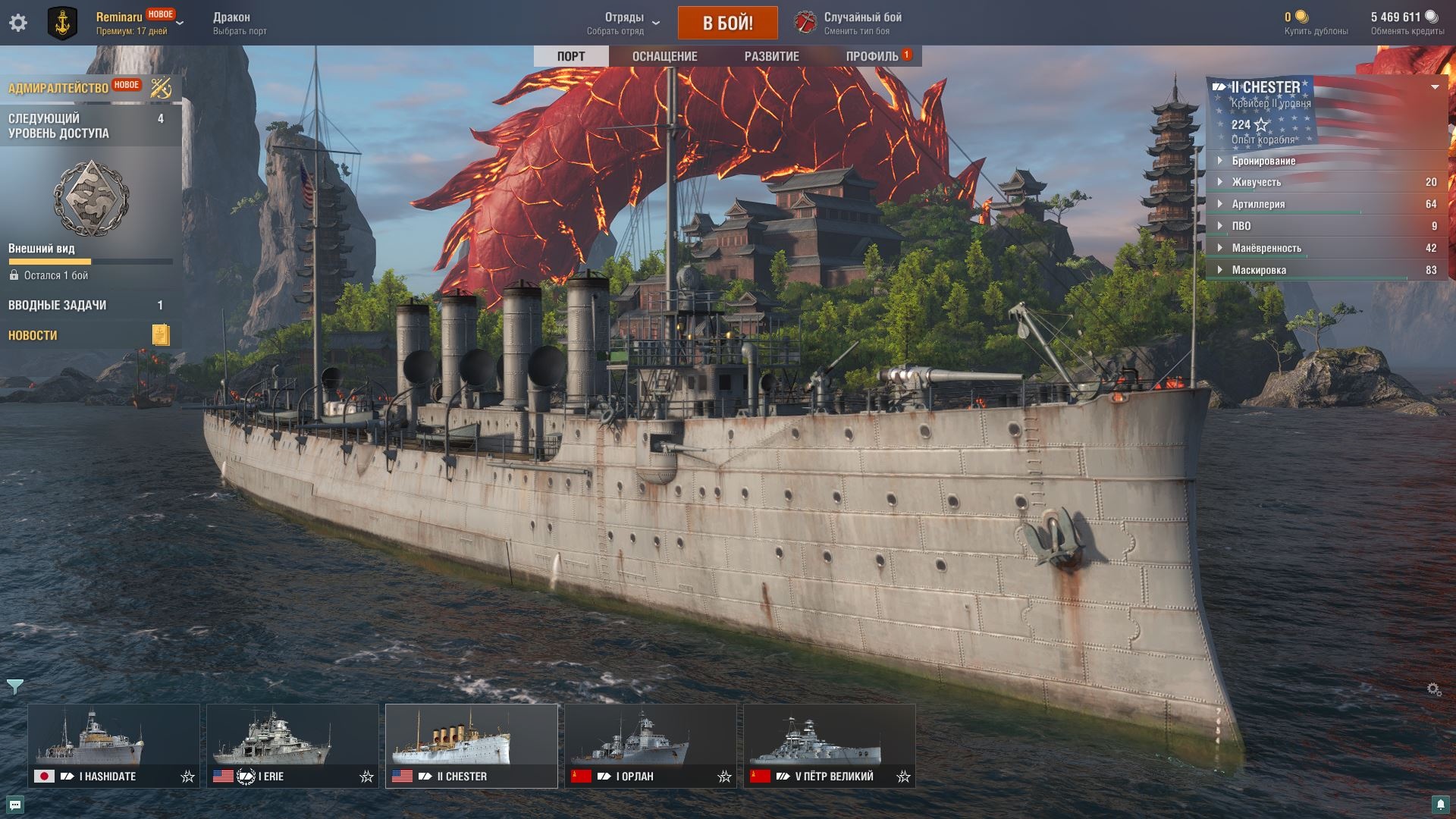This screenshot has height=819, width=1456.
Task: Show the Новости section
Action: (33, 335)
